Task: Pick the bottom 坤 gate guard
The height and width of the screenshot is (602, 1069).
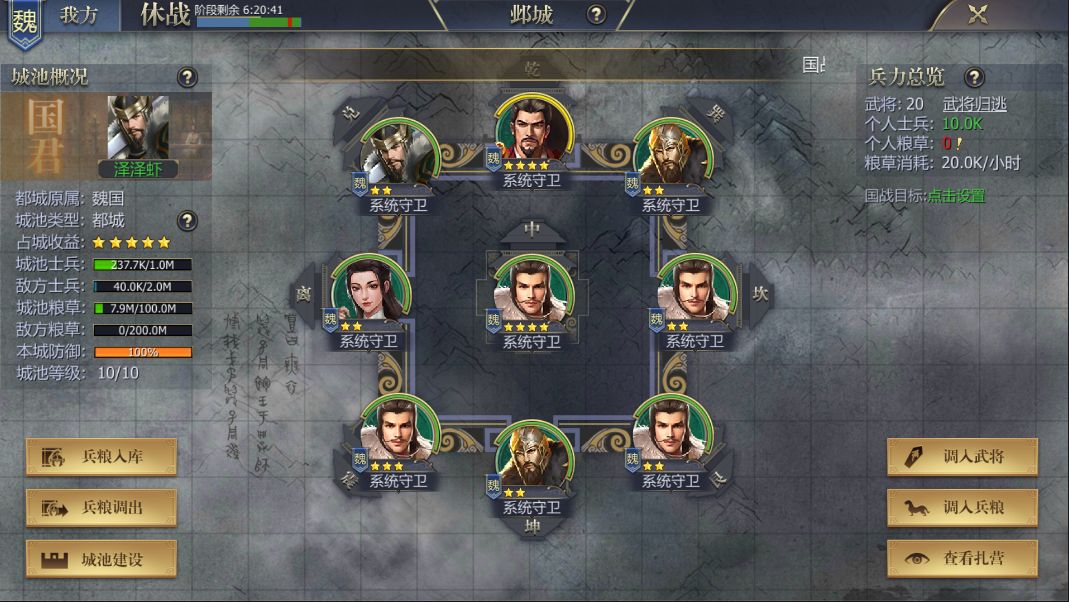Action: (533, 459)
